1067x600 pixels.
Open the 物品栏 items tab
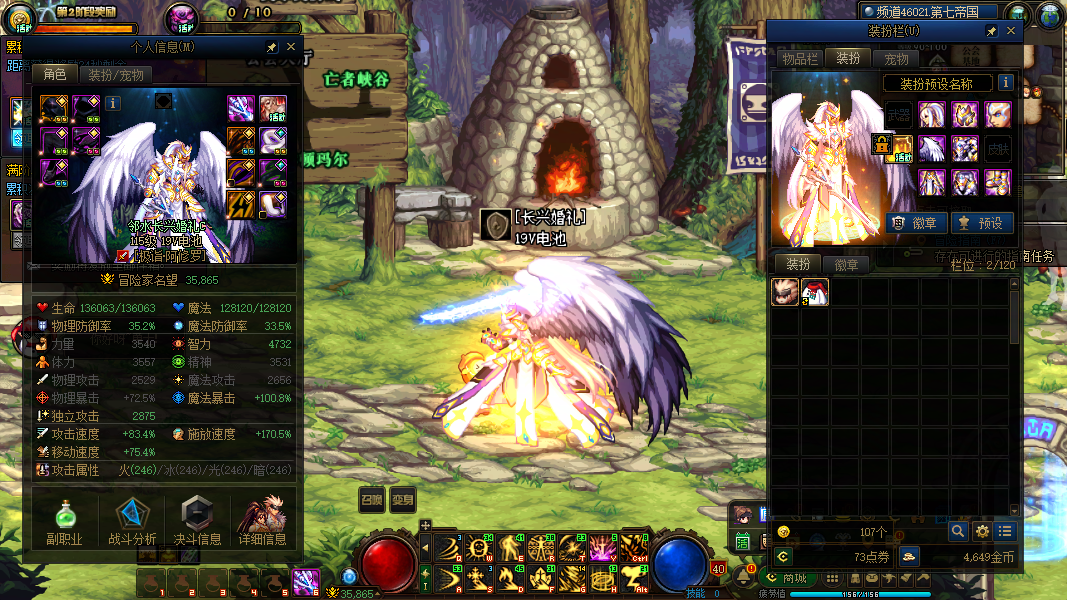coord(800,59)
